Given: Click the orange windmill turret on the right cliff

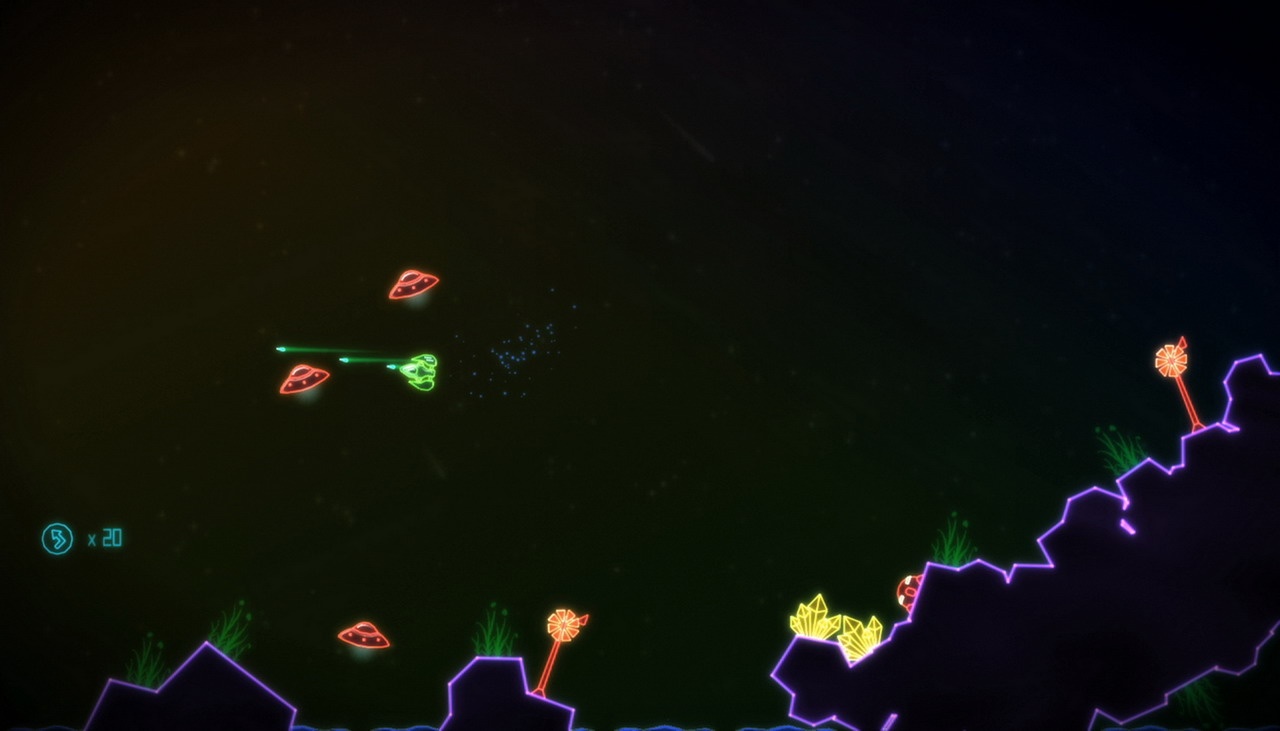Looking at the screenshot, I should pyautogui.click(x=1170, y=360).
